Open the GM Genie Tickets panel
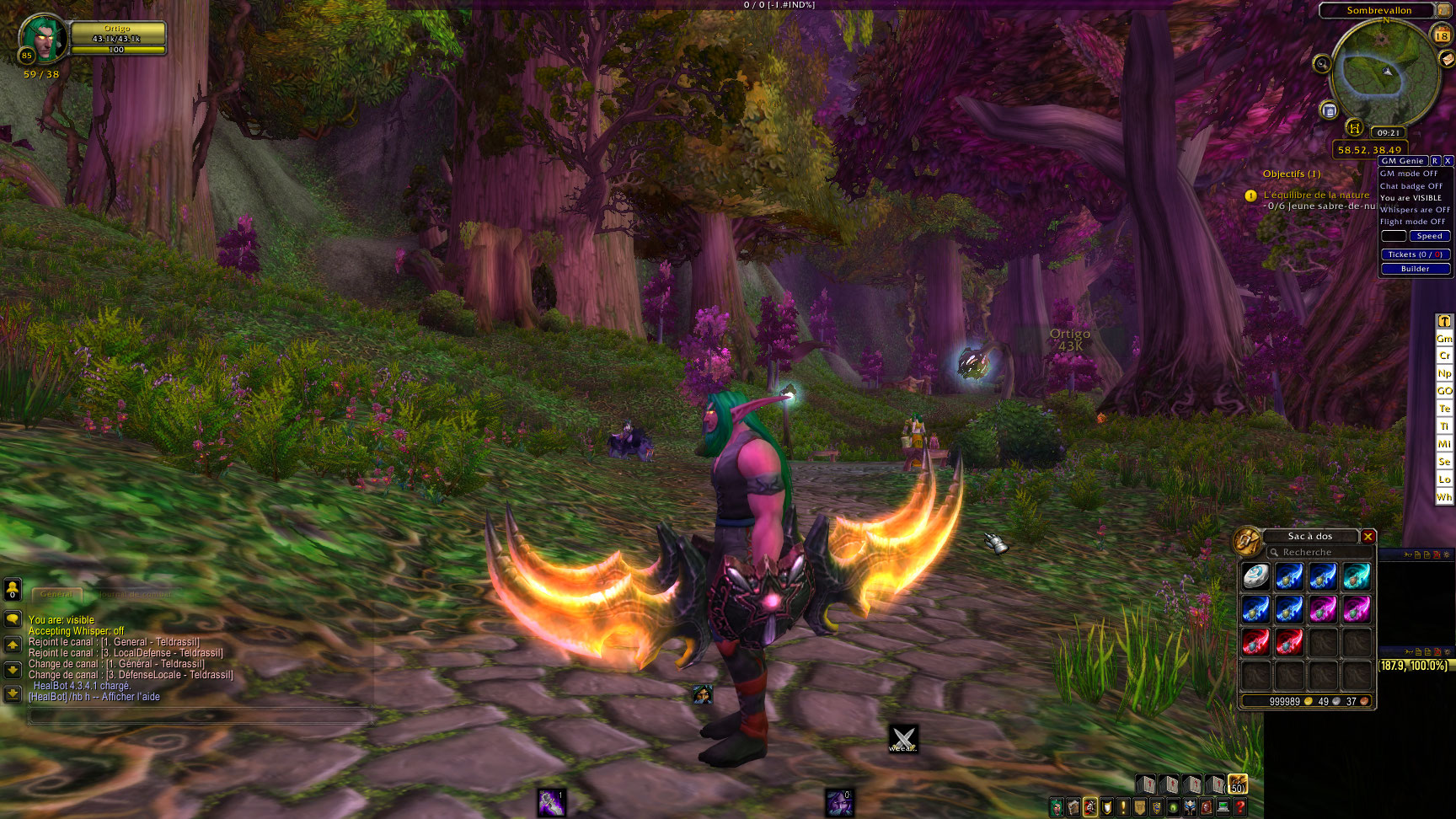This screenshot has height=819, width=1456. click(x=1416, y=254)
